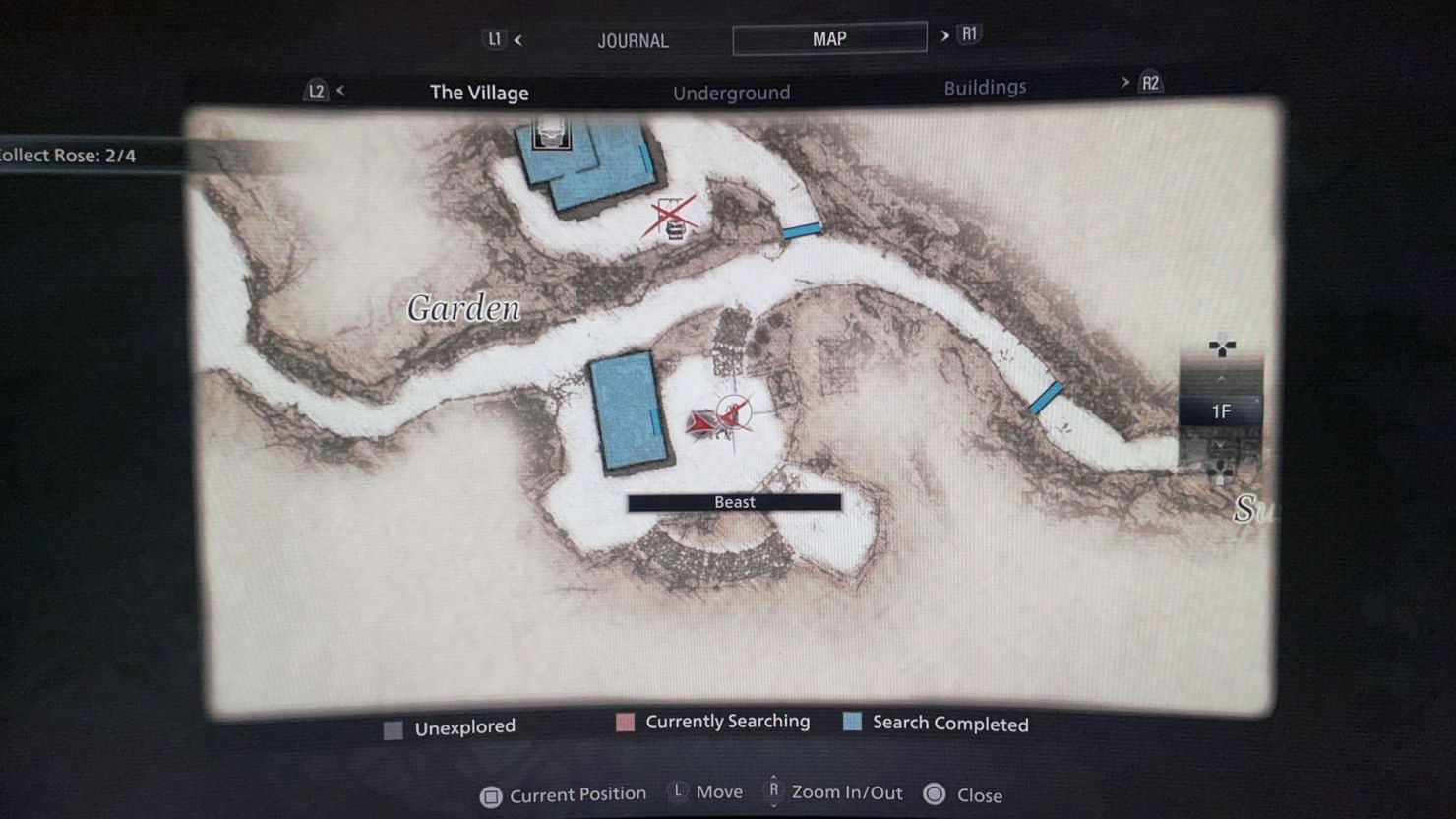Screen dimensions: 1456x819
Task: Switch to the JOURNAL tab
Action: pyautogui.click(x=633, y=40)
